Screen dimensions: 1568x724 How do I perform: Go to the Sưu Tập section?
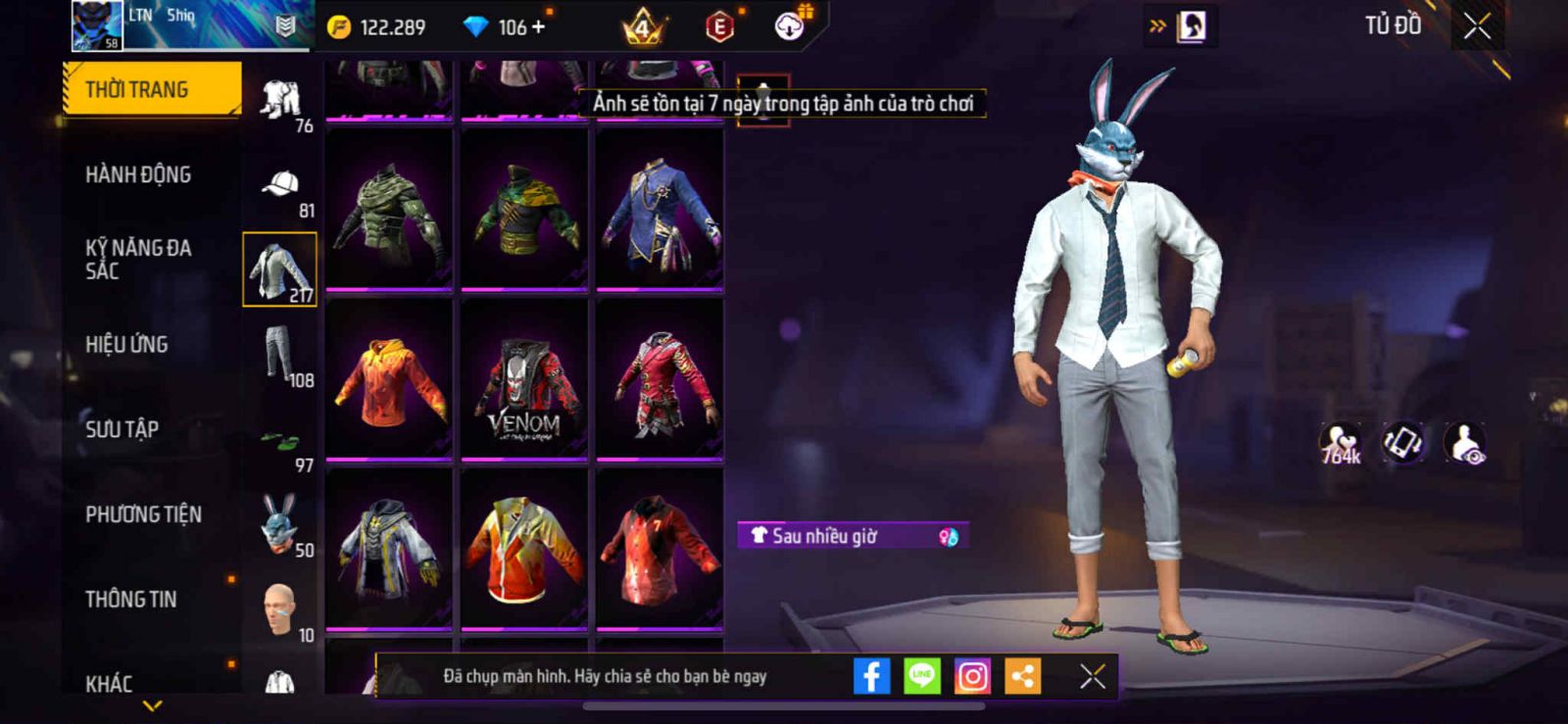pos(122,429)
